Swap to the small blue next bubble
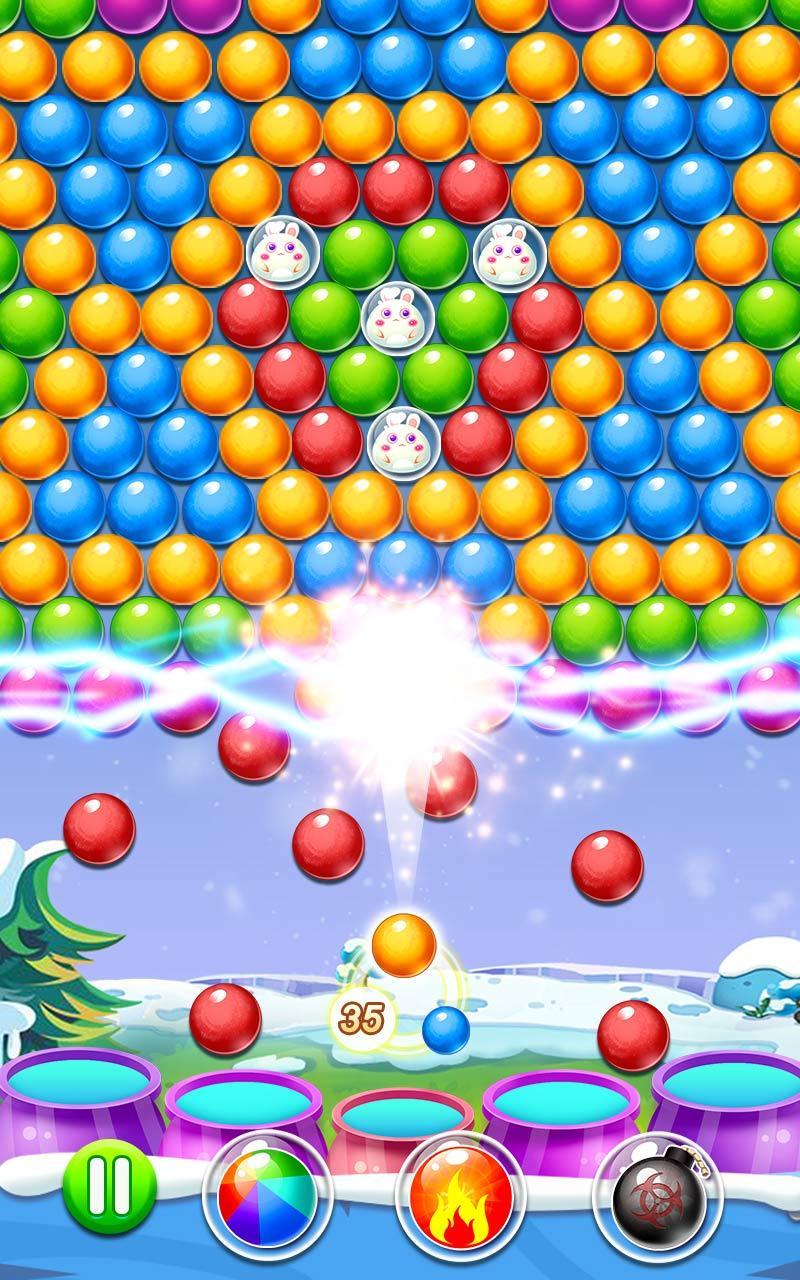This screenshot has width=800, height=1280. [x=446, y=1029]
